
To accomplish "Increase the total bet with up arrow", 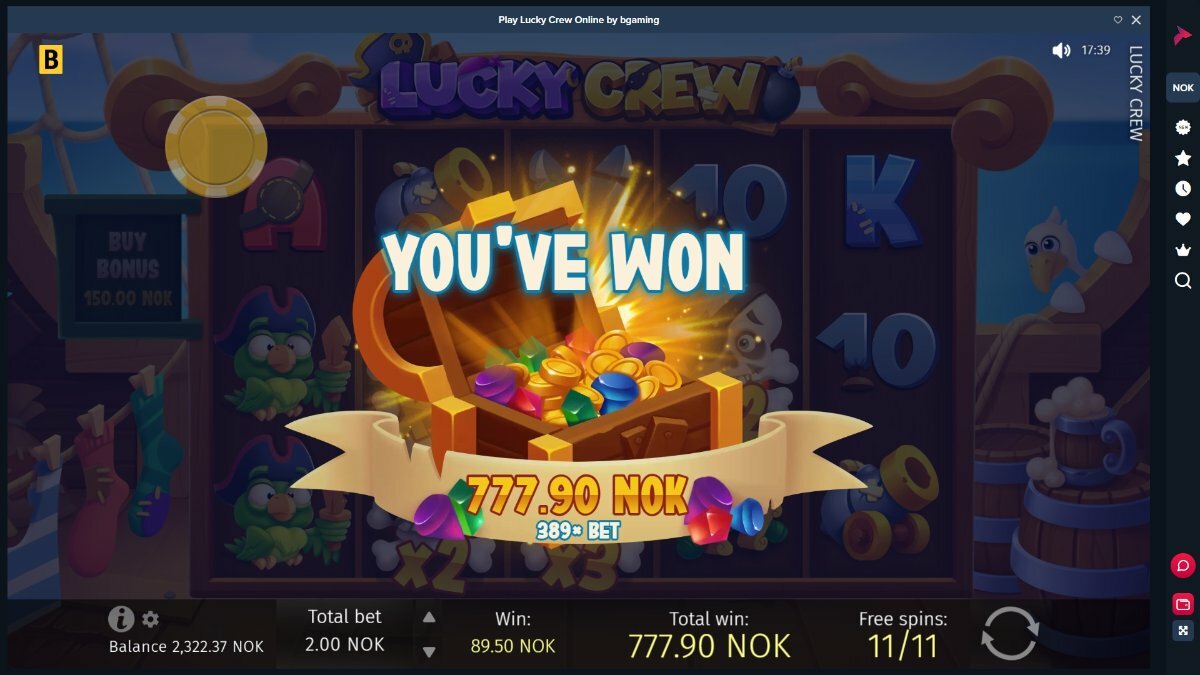I will click(429, 617).
